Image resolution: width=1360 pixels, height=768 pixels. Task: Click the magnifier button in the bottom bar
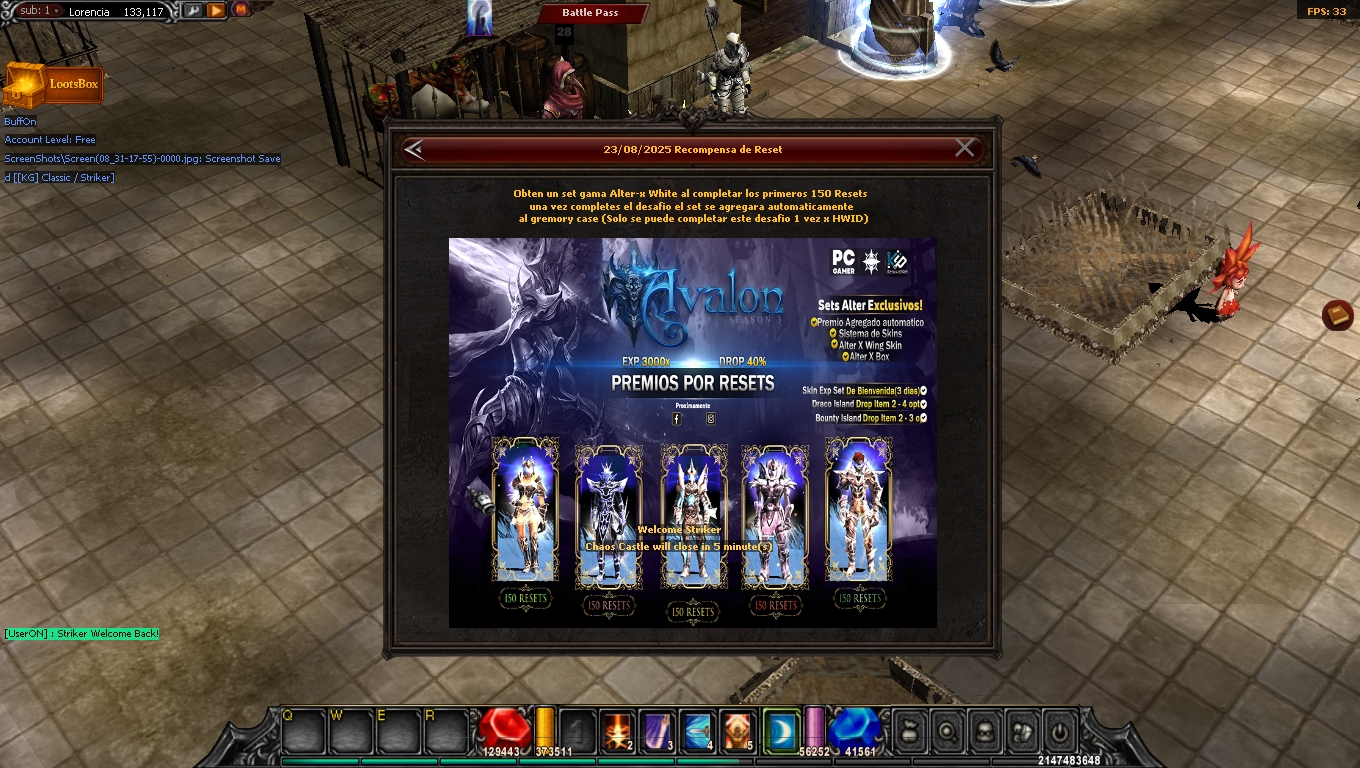(x=946, y=731)
